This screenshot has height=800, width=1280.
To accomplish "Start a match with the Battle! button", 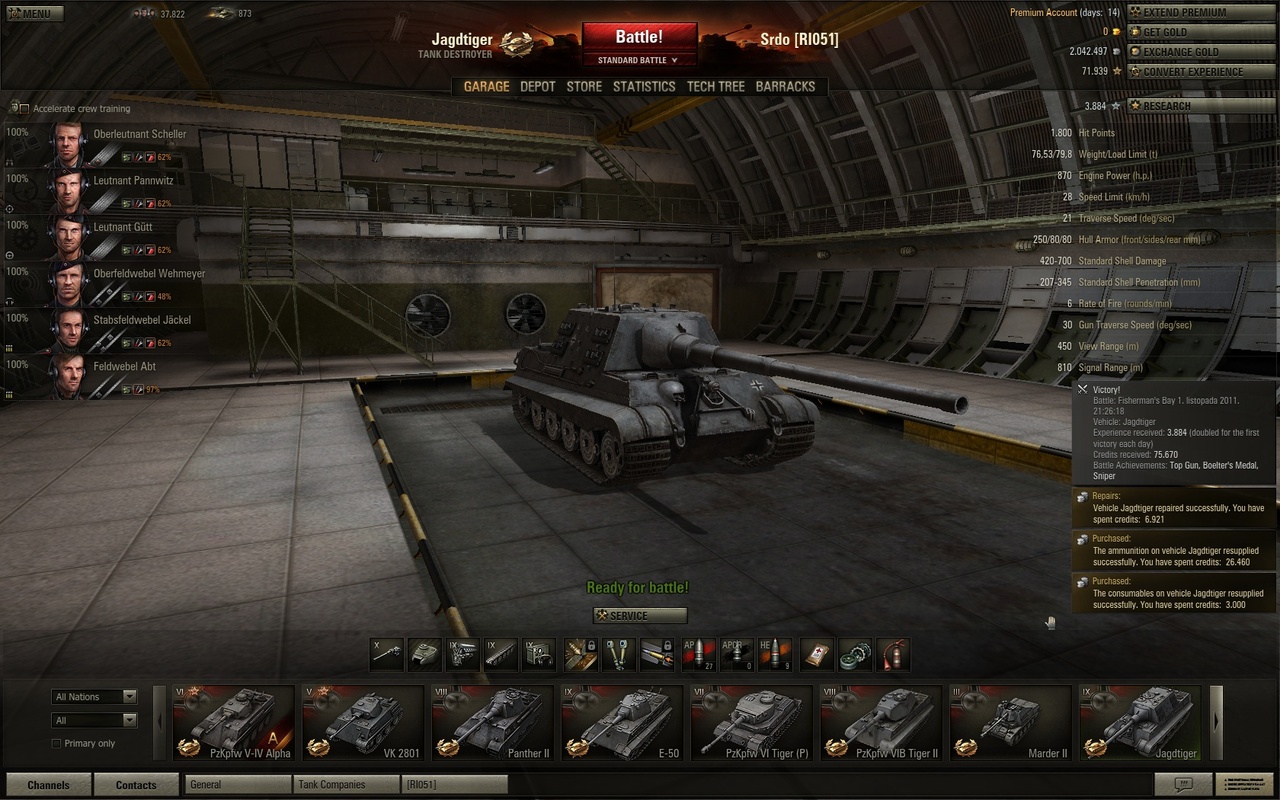I will click(x=639, y=38).
